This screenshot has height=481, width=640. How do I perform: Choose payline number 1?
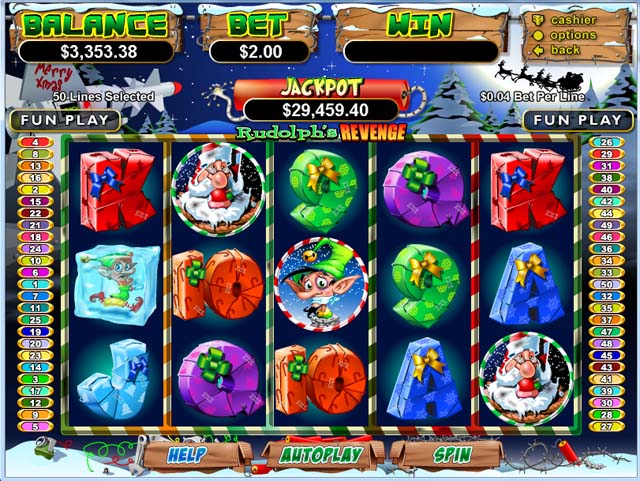click(33, 284)
